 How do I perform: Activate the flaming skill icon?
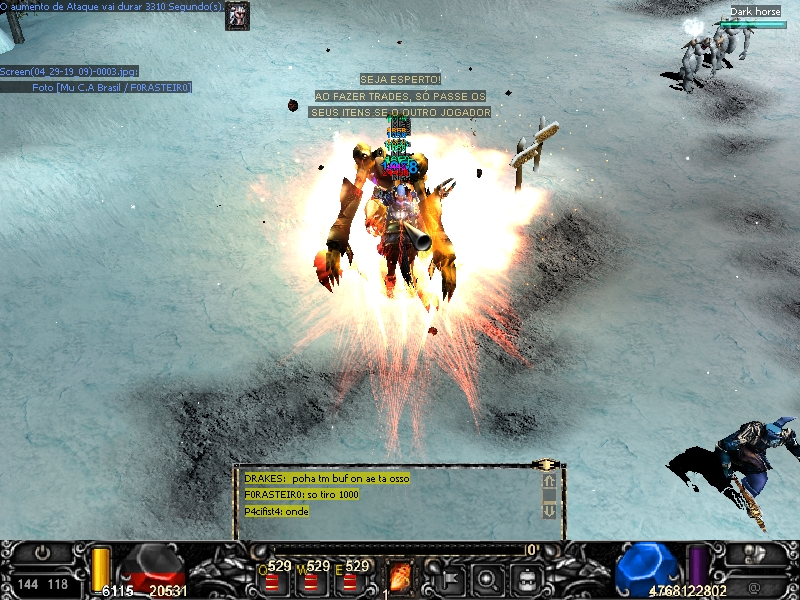(x=400, y=578)
